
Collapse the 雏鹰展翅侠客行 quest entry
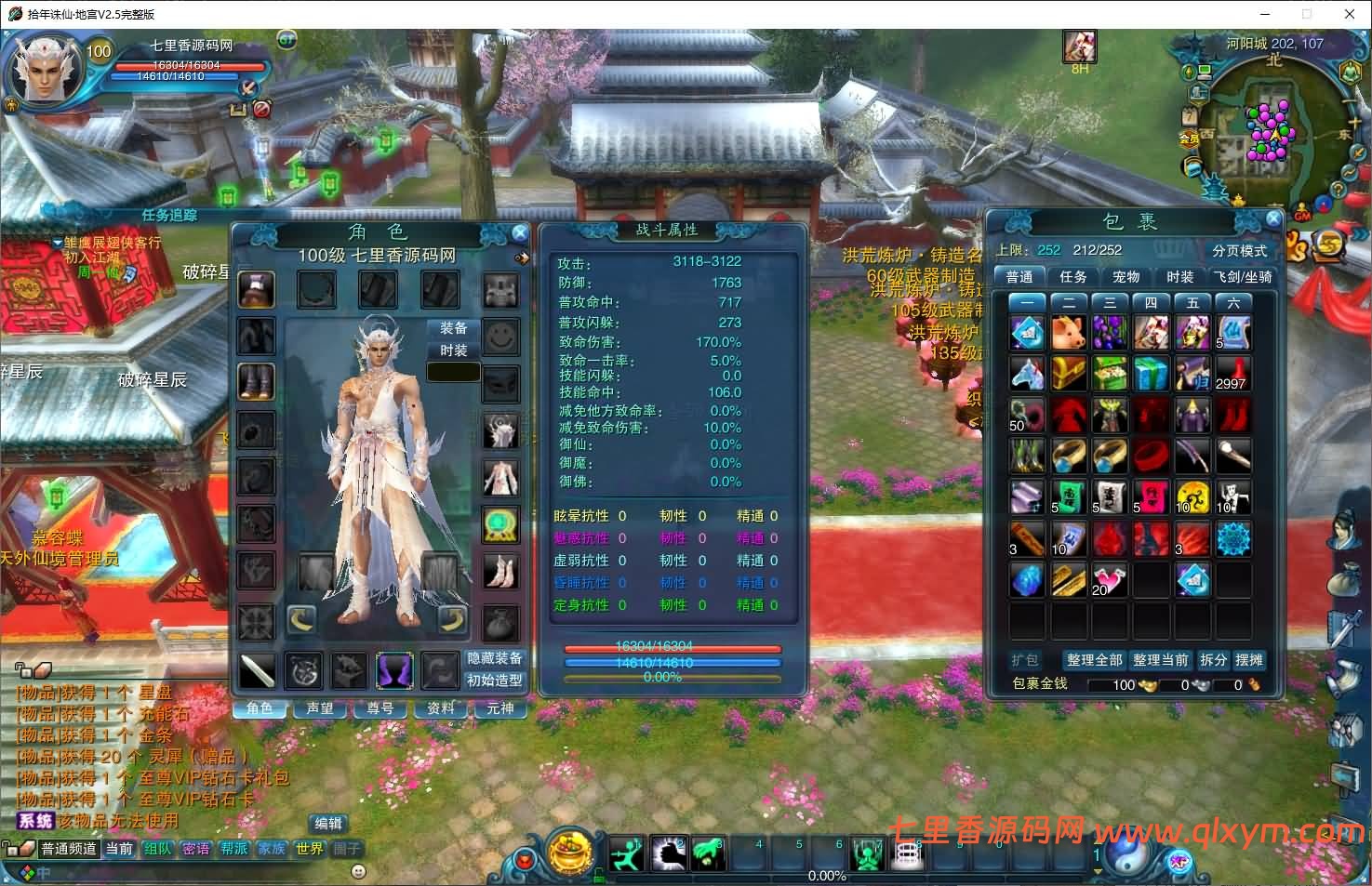tap(59, 243)
